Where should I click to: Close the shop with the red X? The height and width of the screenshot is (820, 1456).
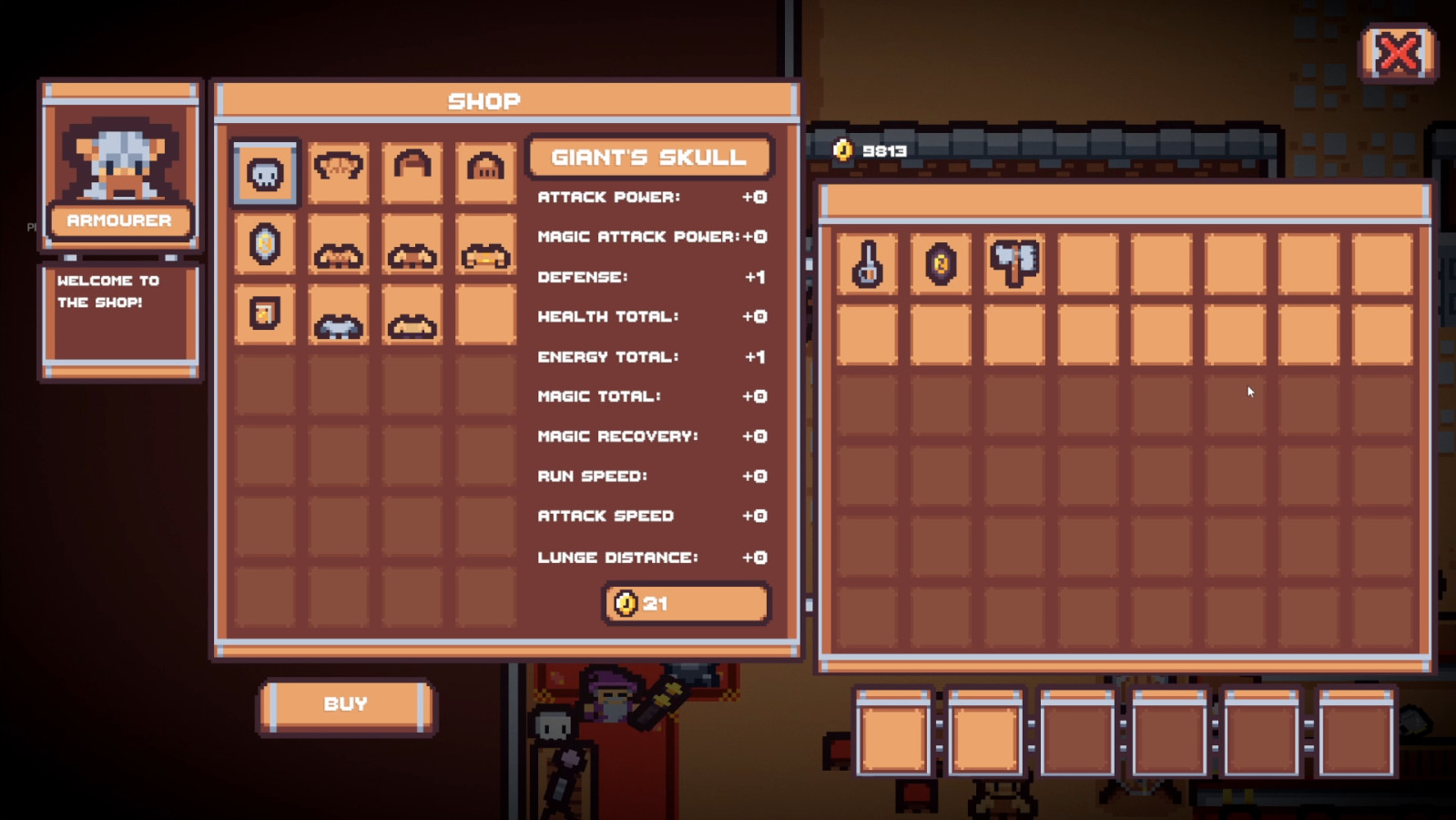1398,53
